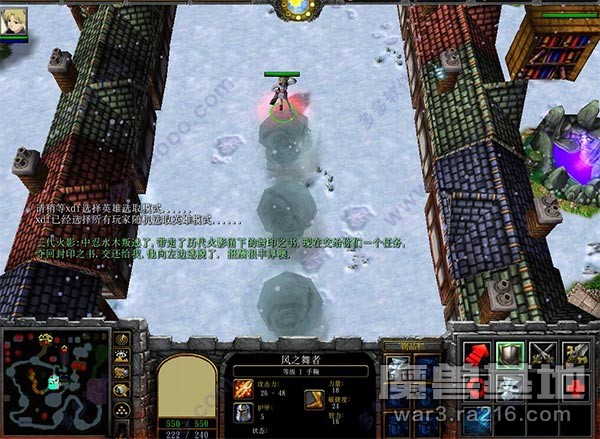Image resolution: width=600 pixels, height=439 pixels.
Task: Open the red plus hero skills button
Action: tap(576, 391)
